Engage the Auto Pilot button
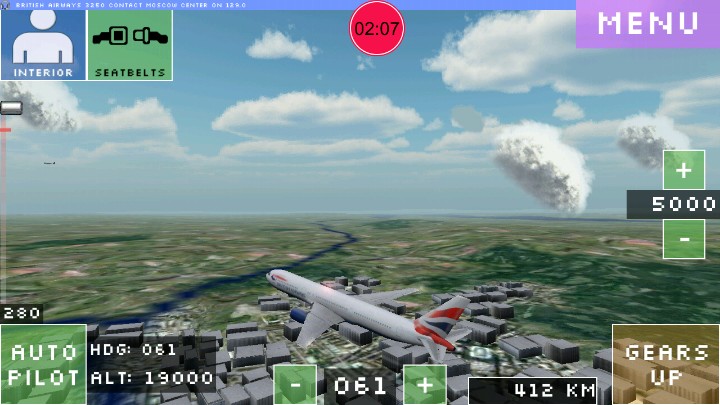720x405 pixels. point(43,365)
